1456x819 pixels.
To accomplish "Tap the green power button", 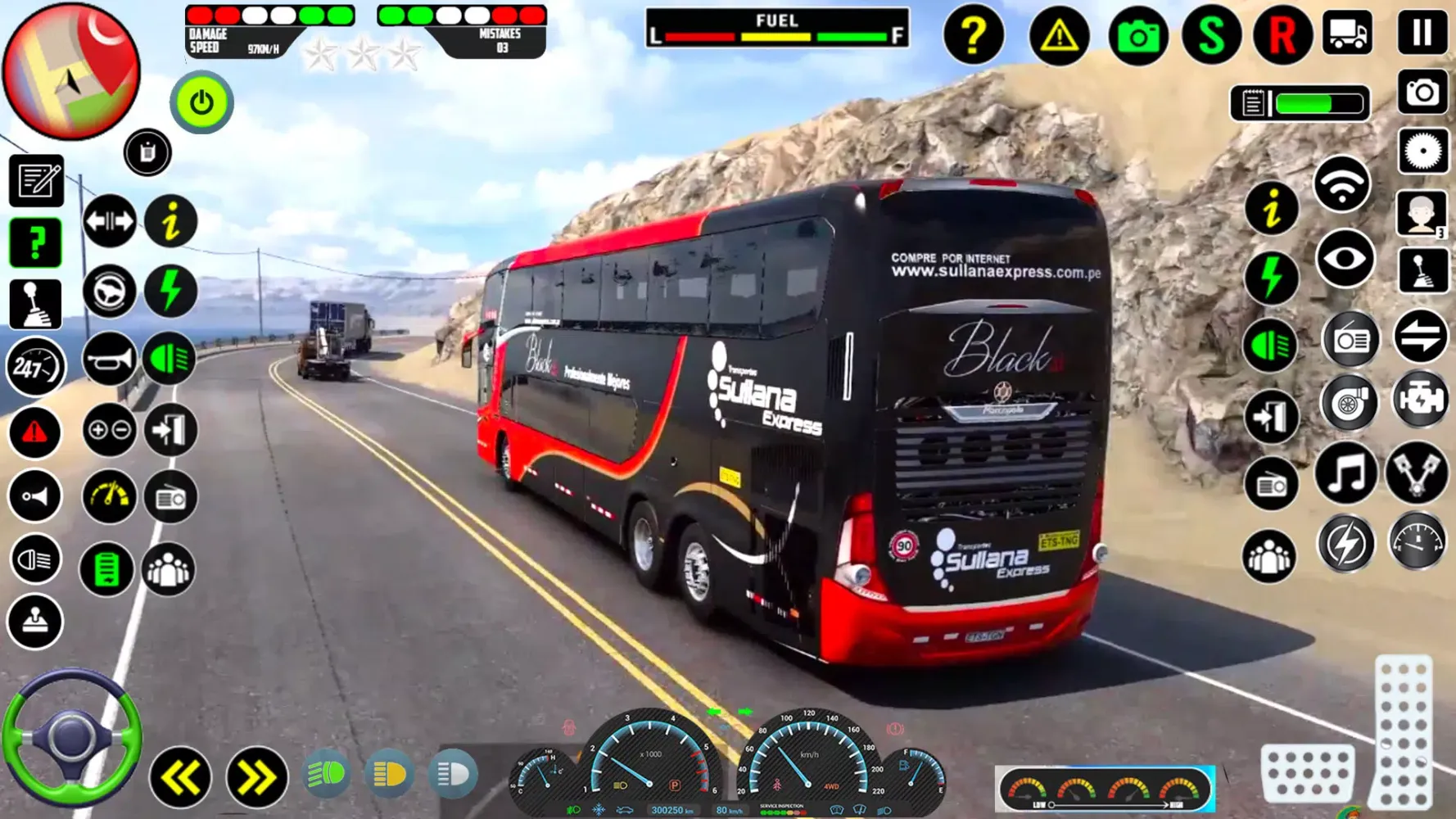I will 201,103.
